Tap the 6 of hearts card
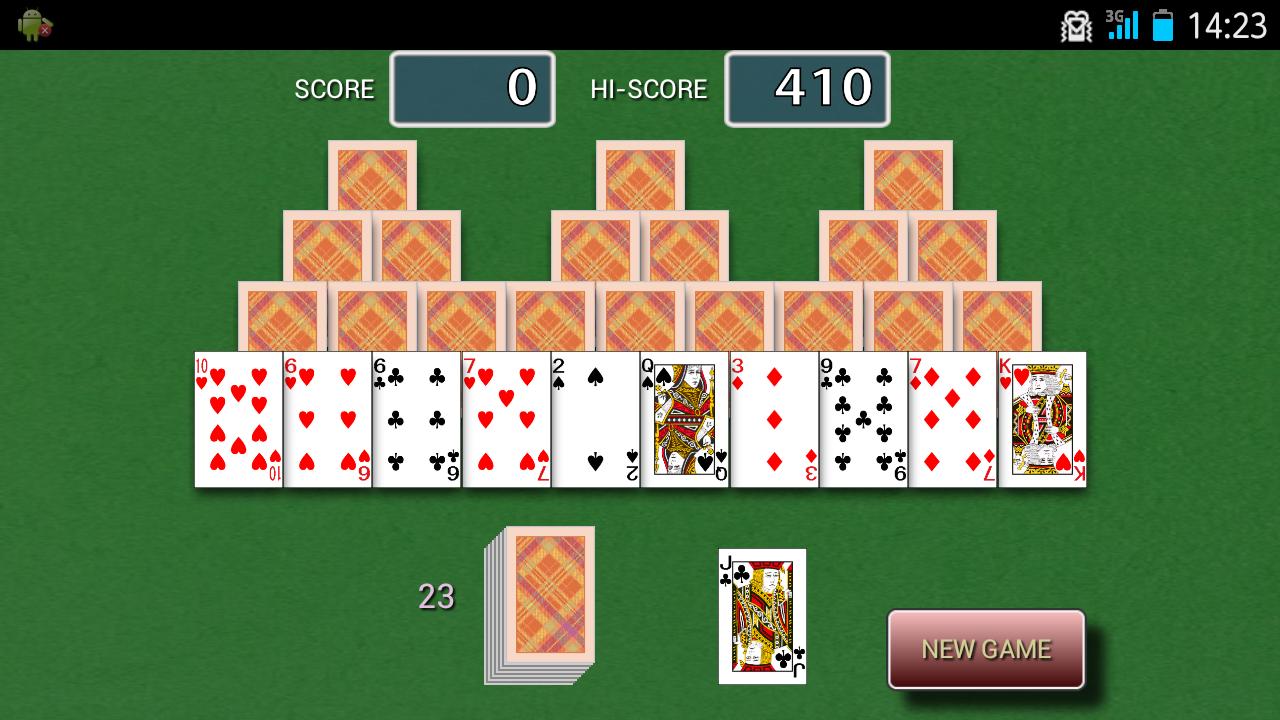The image size is (1280, 720). 327,420
